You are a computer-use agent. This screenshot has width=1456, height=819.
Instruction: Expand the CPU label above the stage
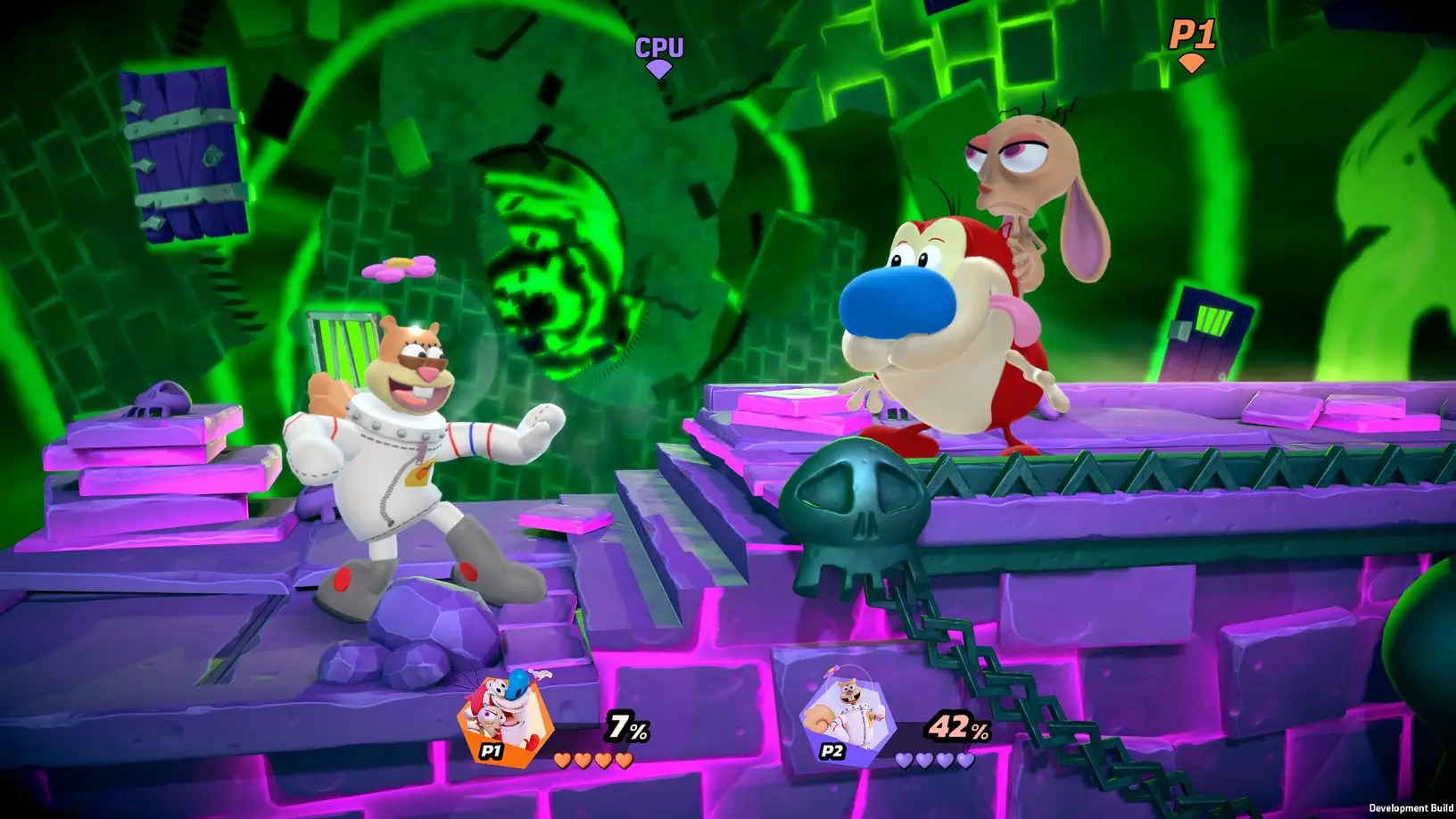(x=658, y=45)
